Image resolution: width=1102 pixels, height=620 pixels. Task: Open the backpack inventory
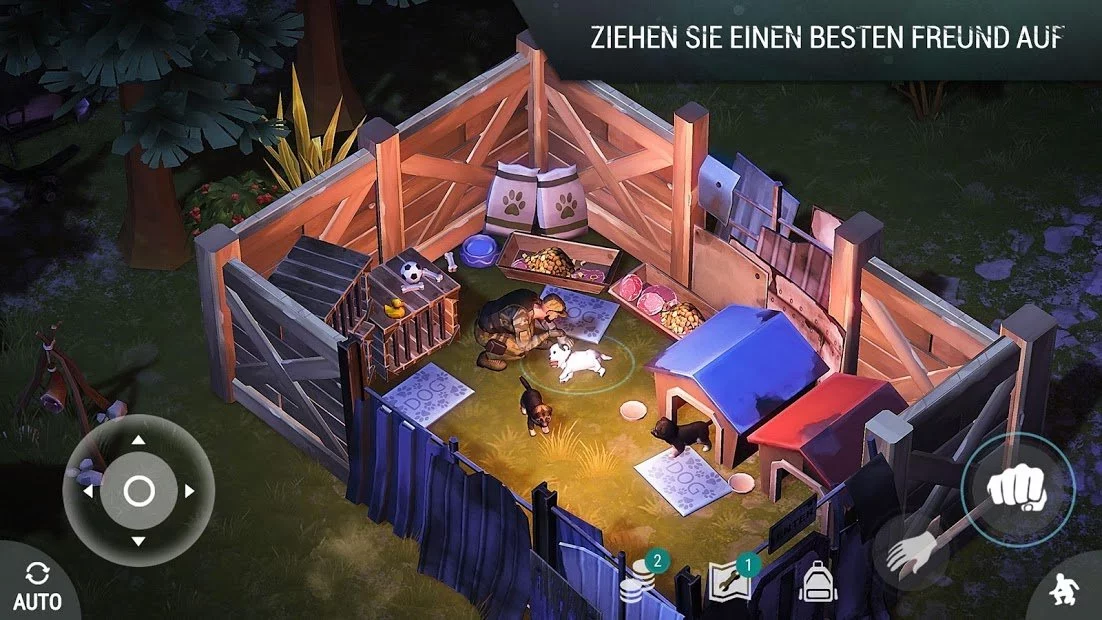tap(817, 580)
